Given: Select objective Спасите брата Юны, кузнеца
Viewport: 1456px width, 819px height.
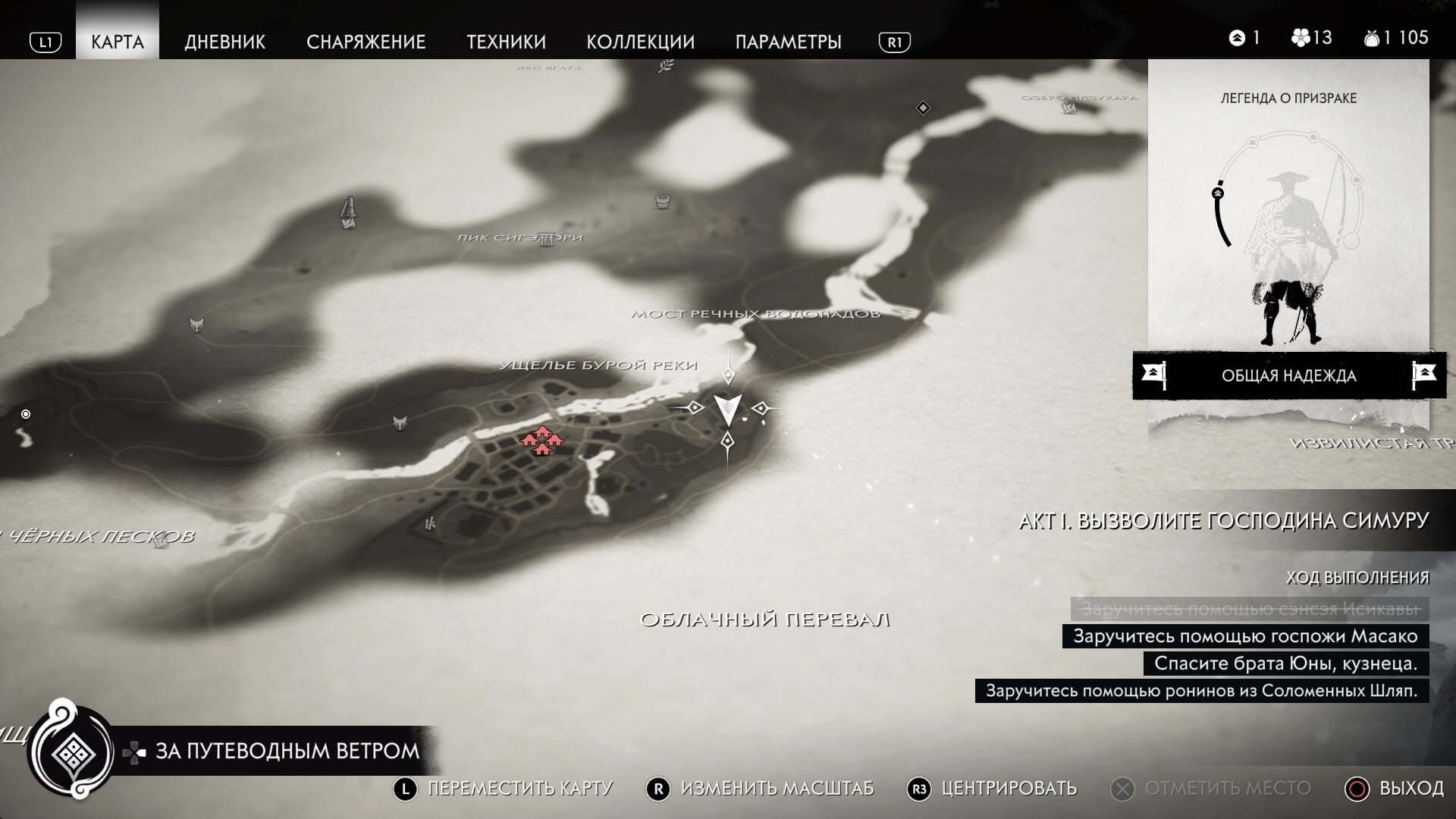Looking at the screenshot, I should tap(1285, 664).
